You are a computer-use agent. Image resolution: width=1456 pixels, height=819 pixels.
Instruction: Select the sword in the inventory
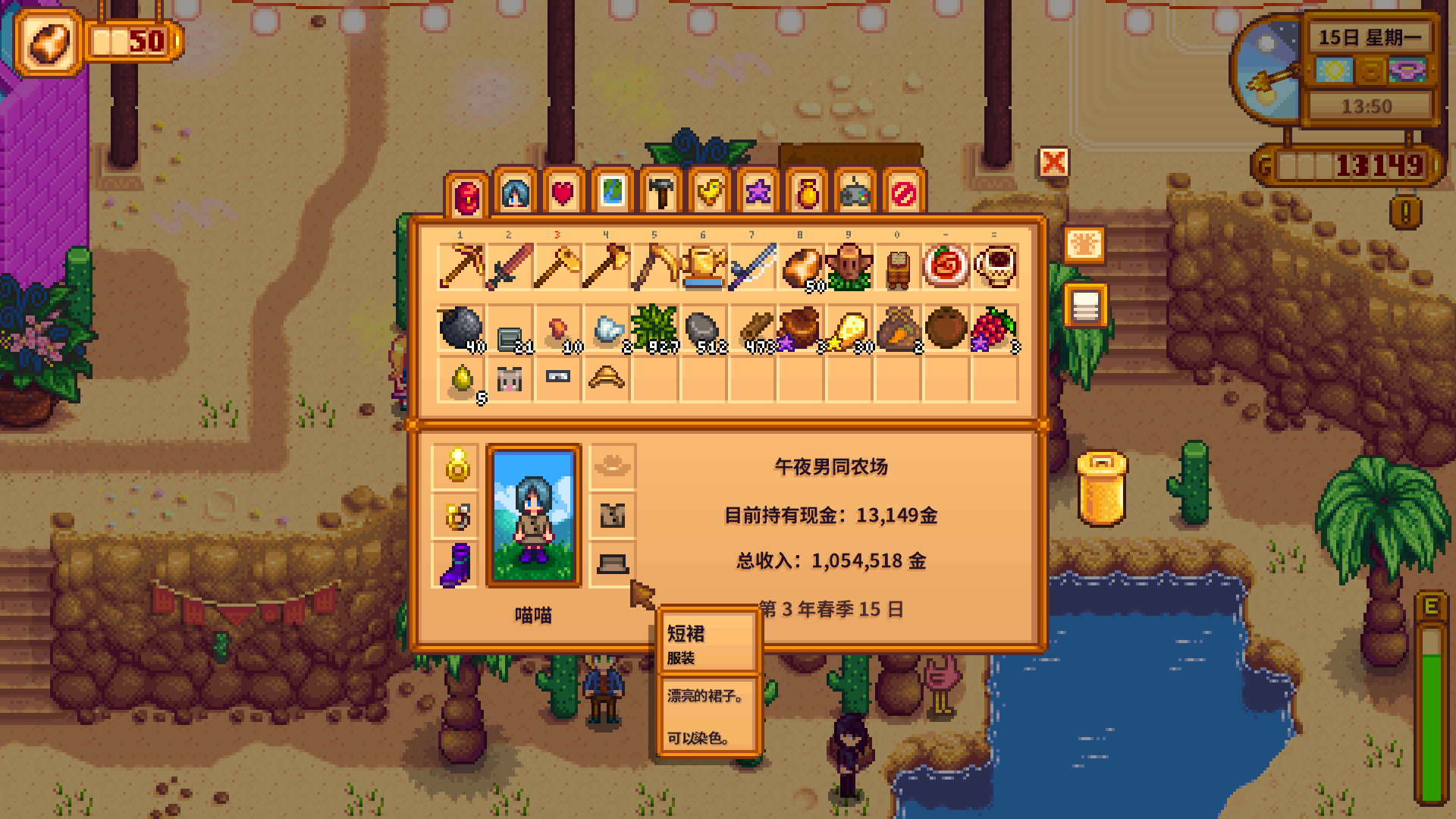[x=510, y=267]
